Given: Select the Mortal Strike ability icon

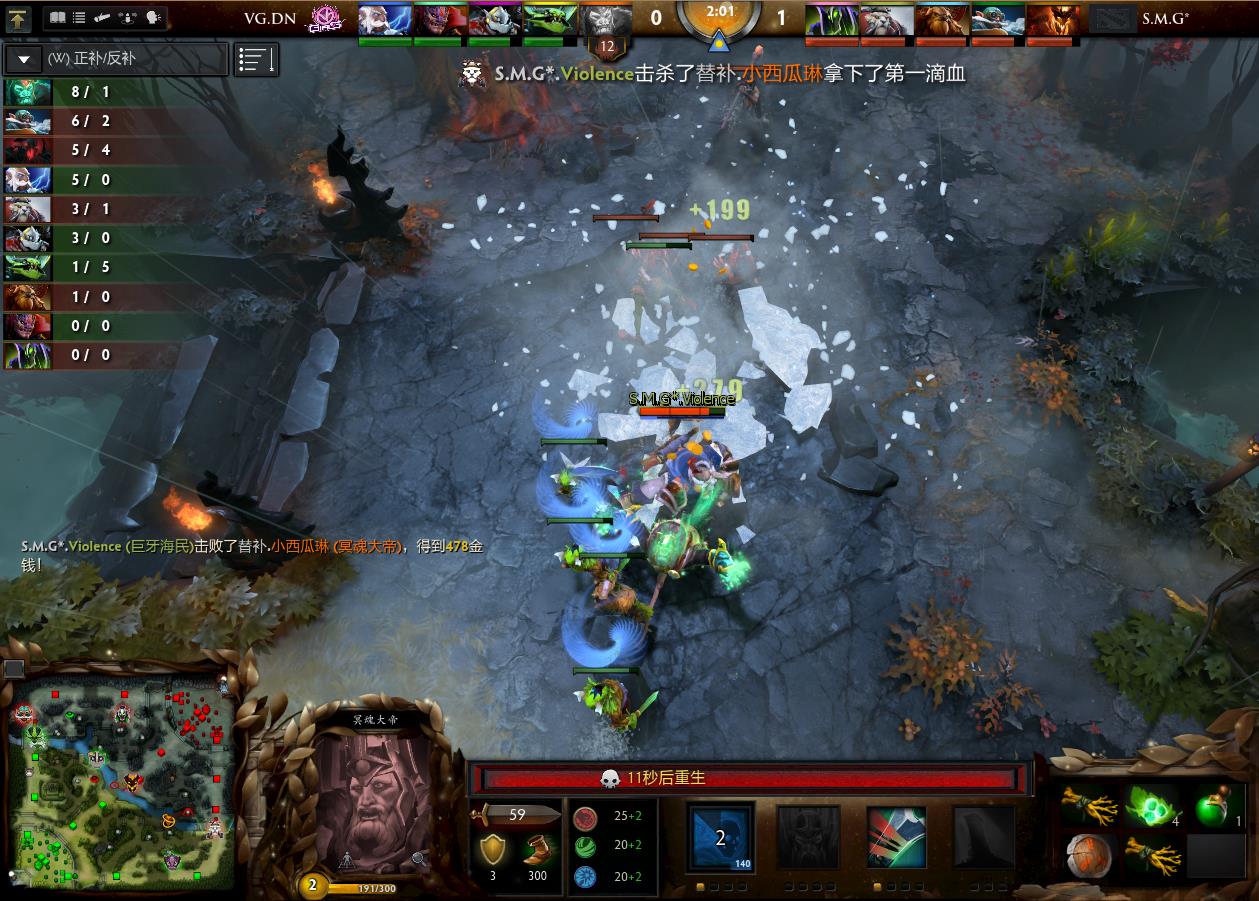Looking at the screenshot, I should (x=896, y=837).
